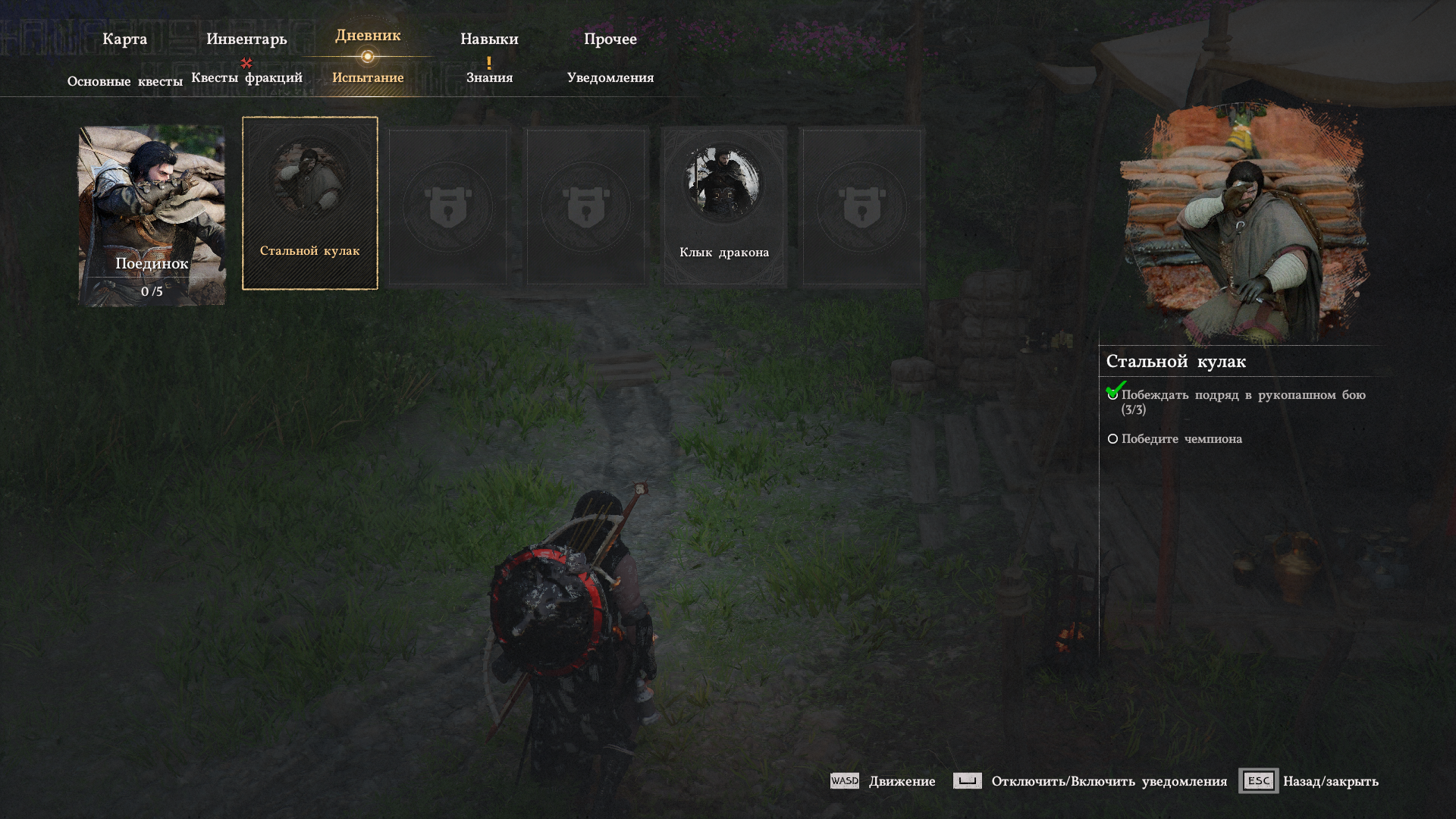The image size is (1456, 819).
Task: Show Основные квесты list
Action: 125,81
